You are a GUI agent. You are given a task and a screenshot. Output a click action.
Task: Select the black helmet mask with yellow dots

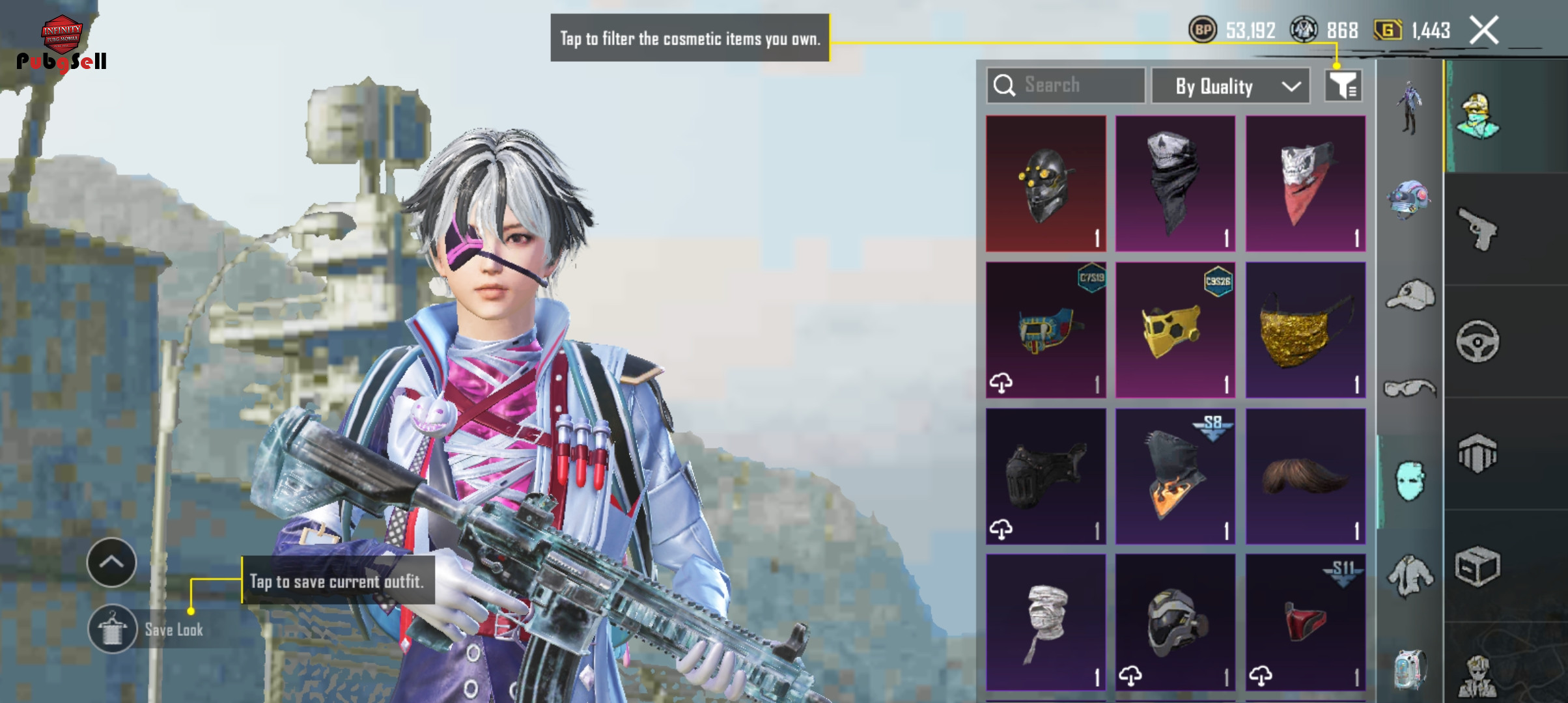pyautogui.click(x=1045, y=184)
